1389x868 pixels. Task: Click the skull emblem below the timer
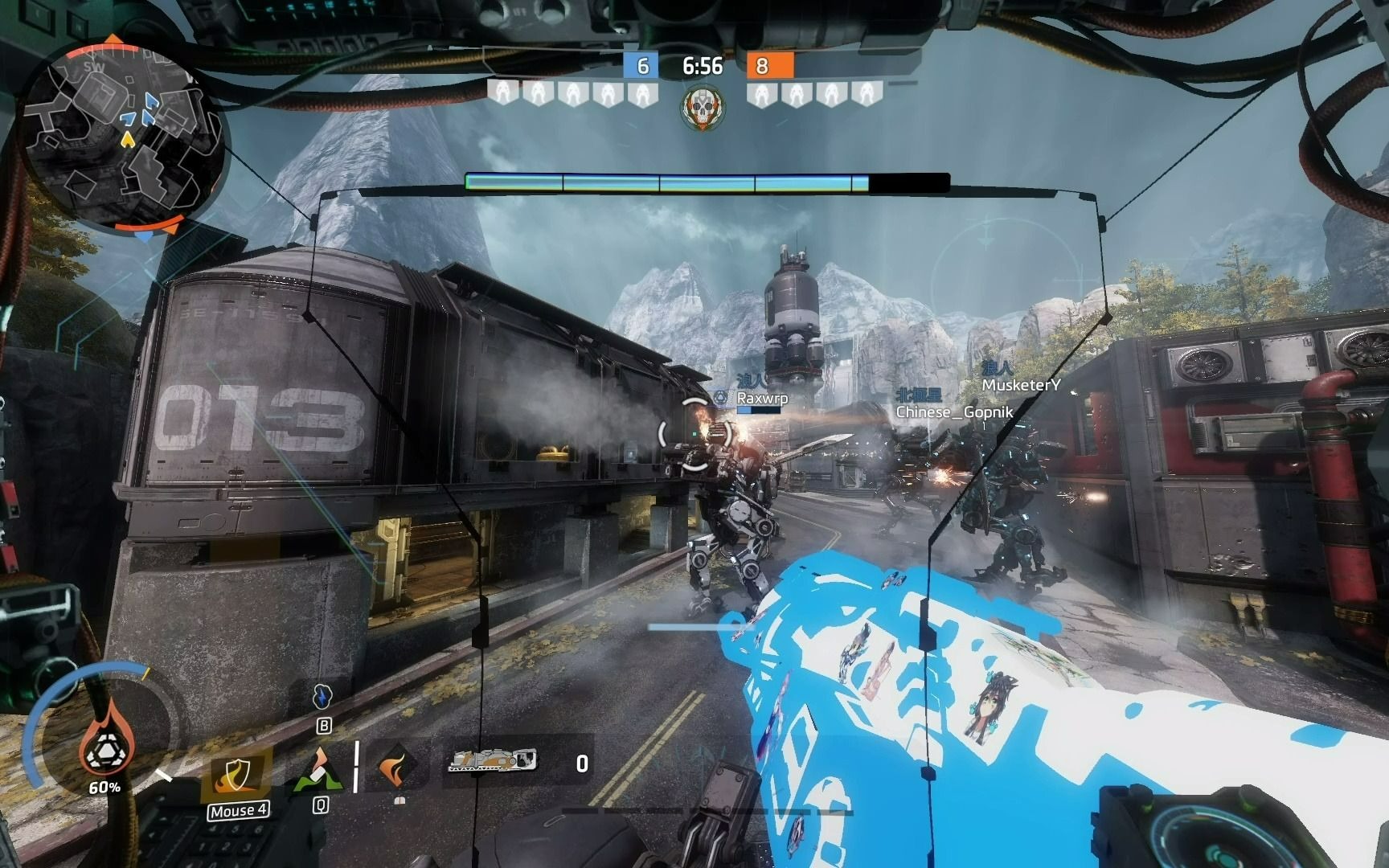coord(703,108)
